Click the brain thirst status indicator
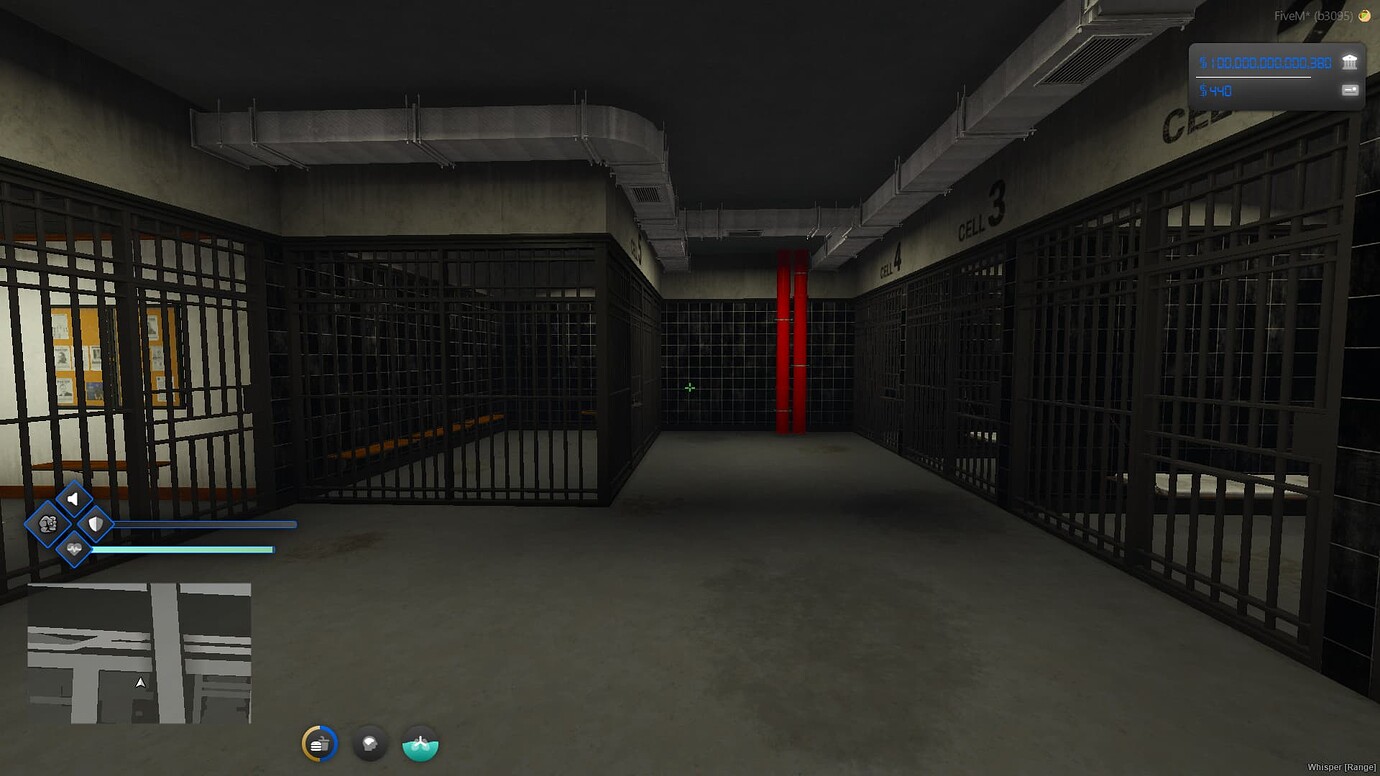Screen dimensions: 1380x776 [370, 744]
